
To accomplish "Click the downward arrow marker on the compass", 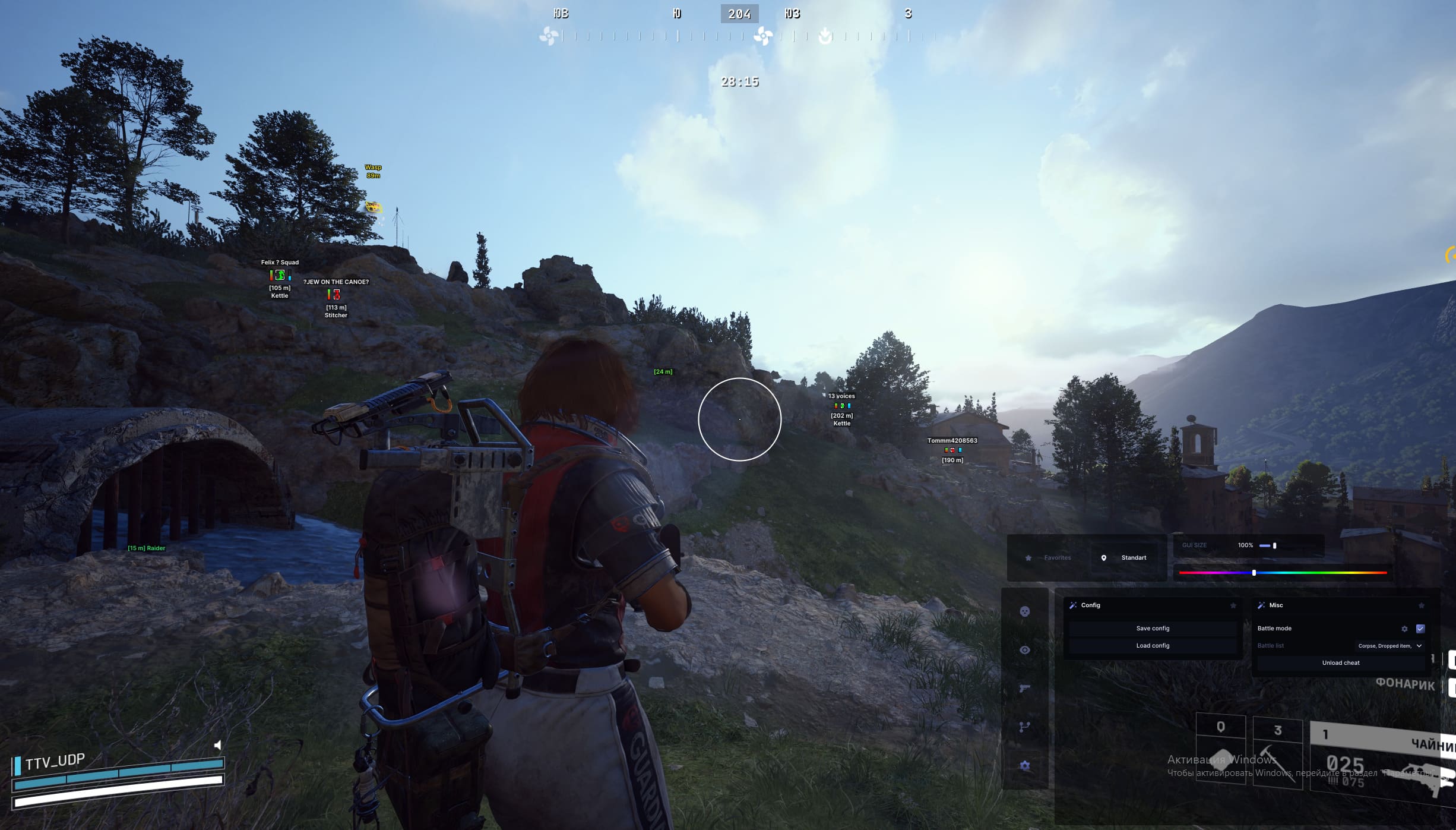I will click(x=825, y=36).
